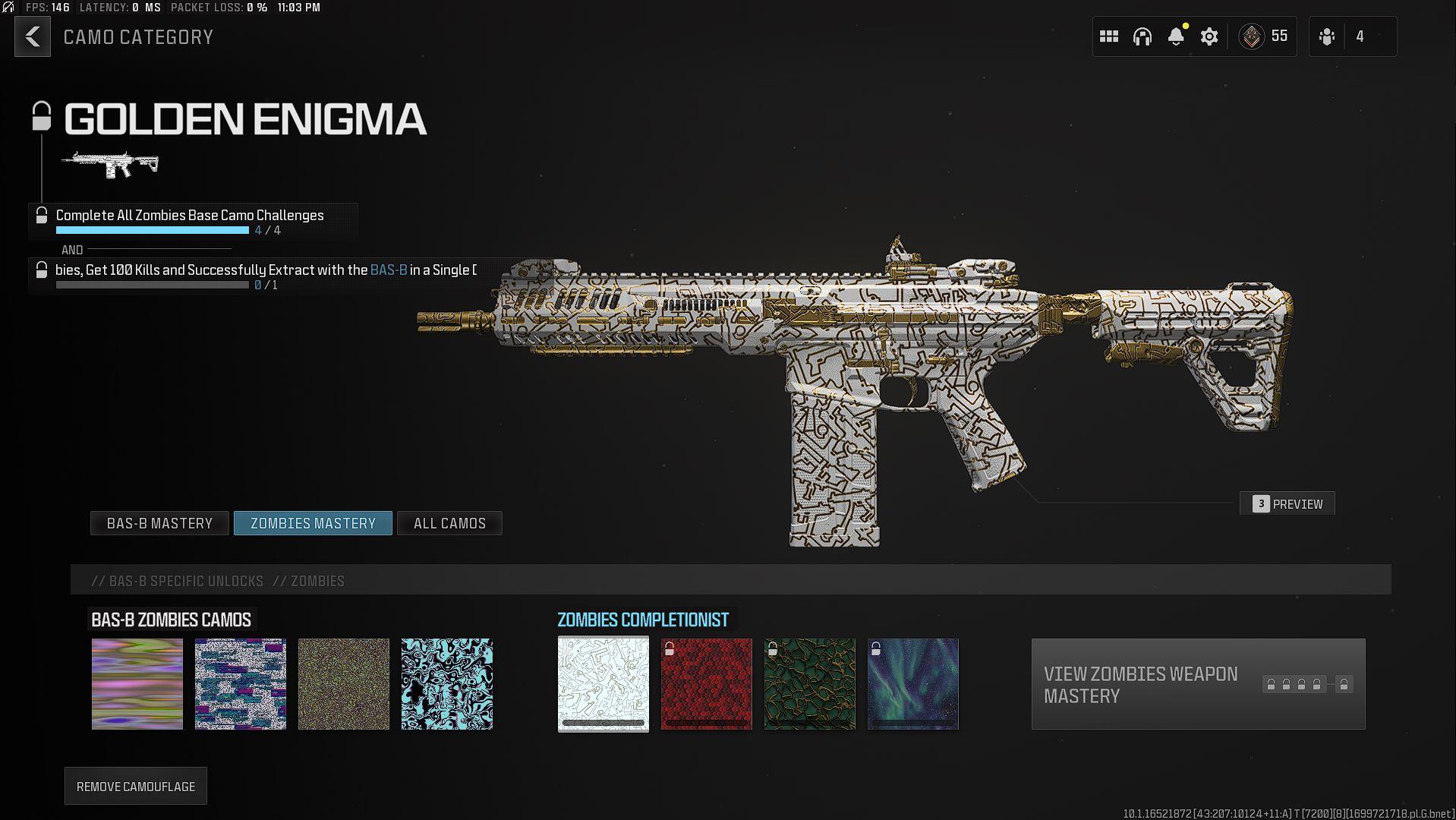Viewport: 1456px width, 820px height.
Task: Click the Remove Camouflage button
Action: [x=135, y=786]
